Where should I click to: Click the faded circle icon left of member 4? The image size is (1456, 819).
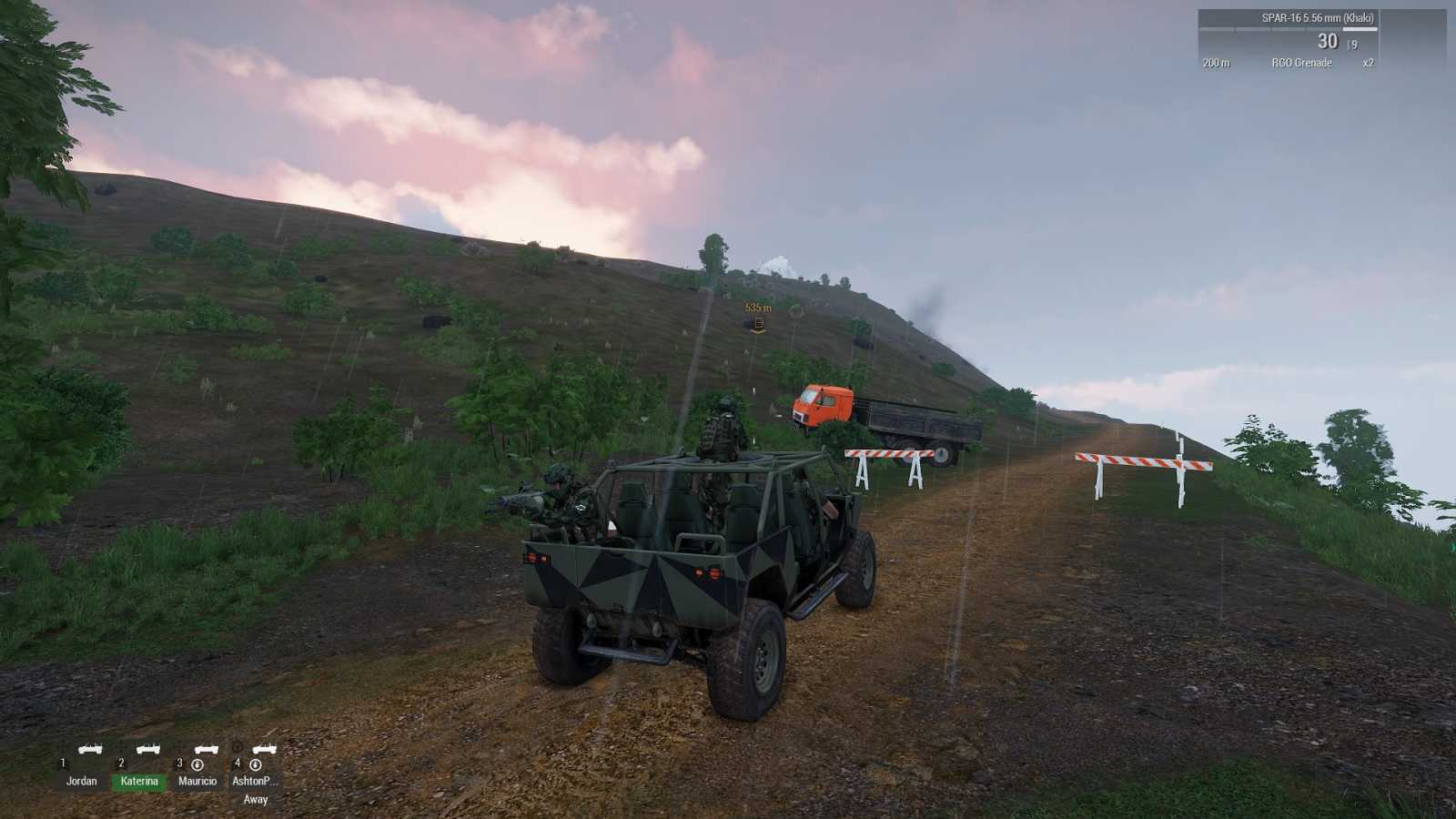237,748
